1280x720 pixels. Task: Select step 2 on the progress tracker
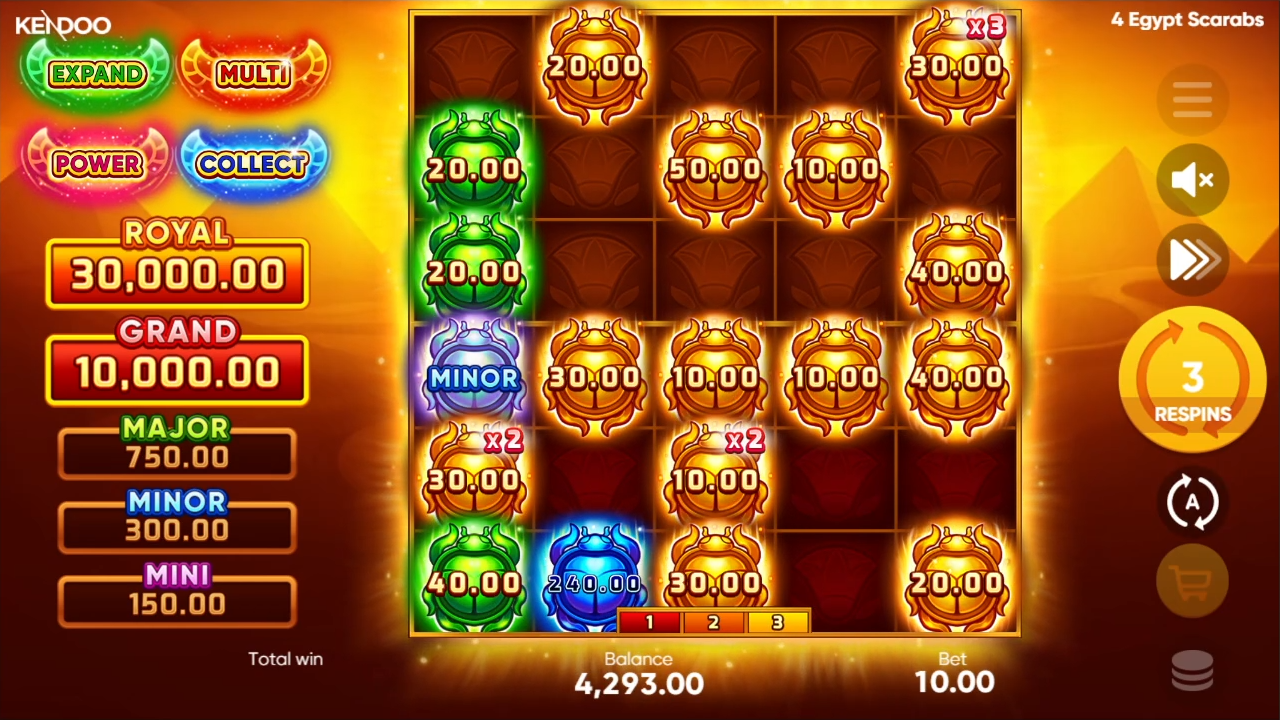pyautogui.click(x=714, y=622)
